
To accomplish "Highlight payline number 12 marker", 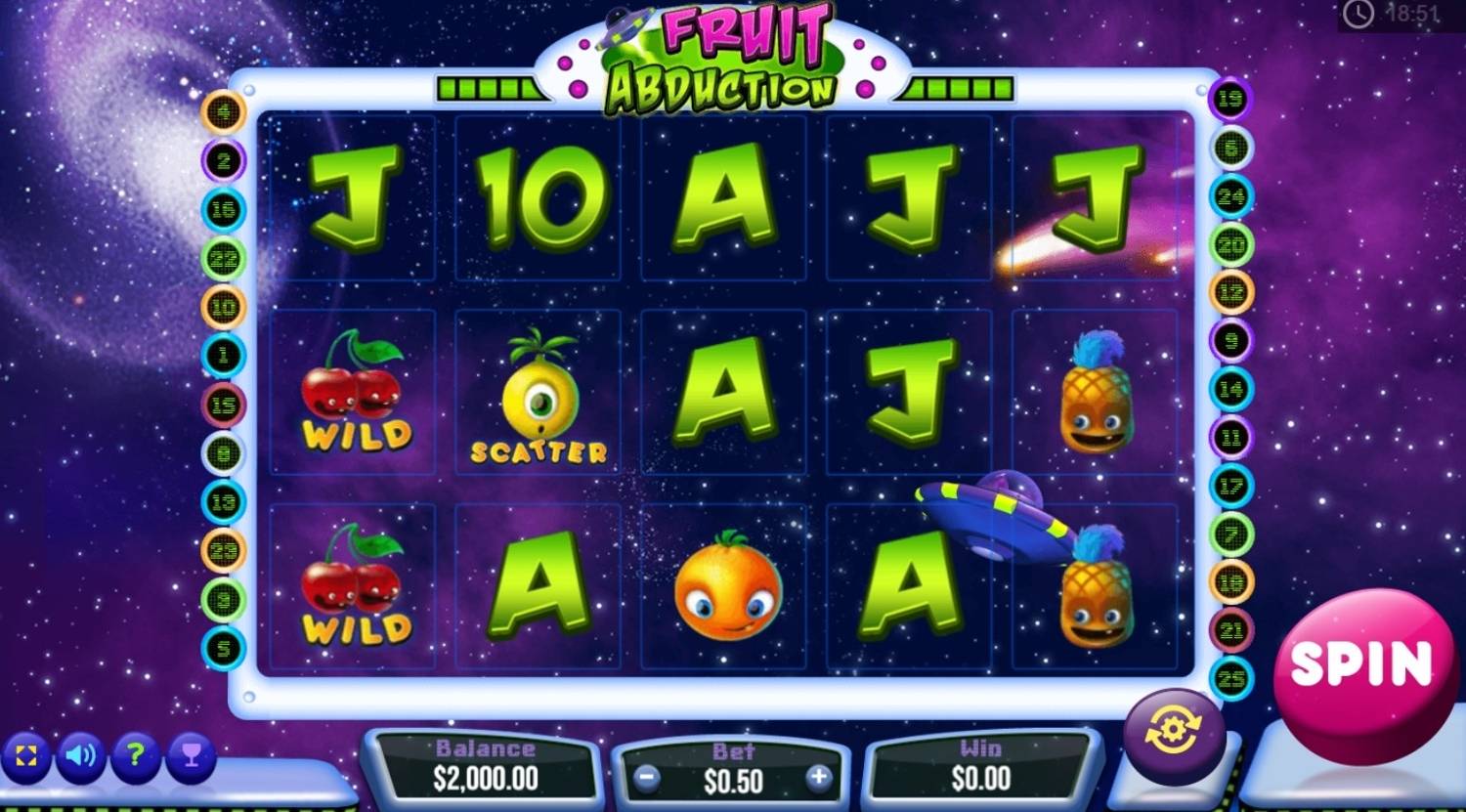I will [x=1230, y=291].
